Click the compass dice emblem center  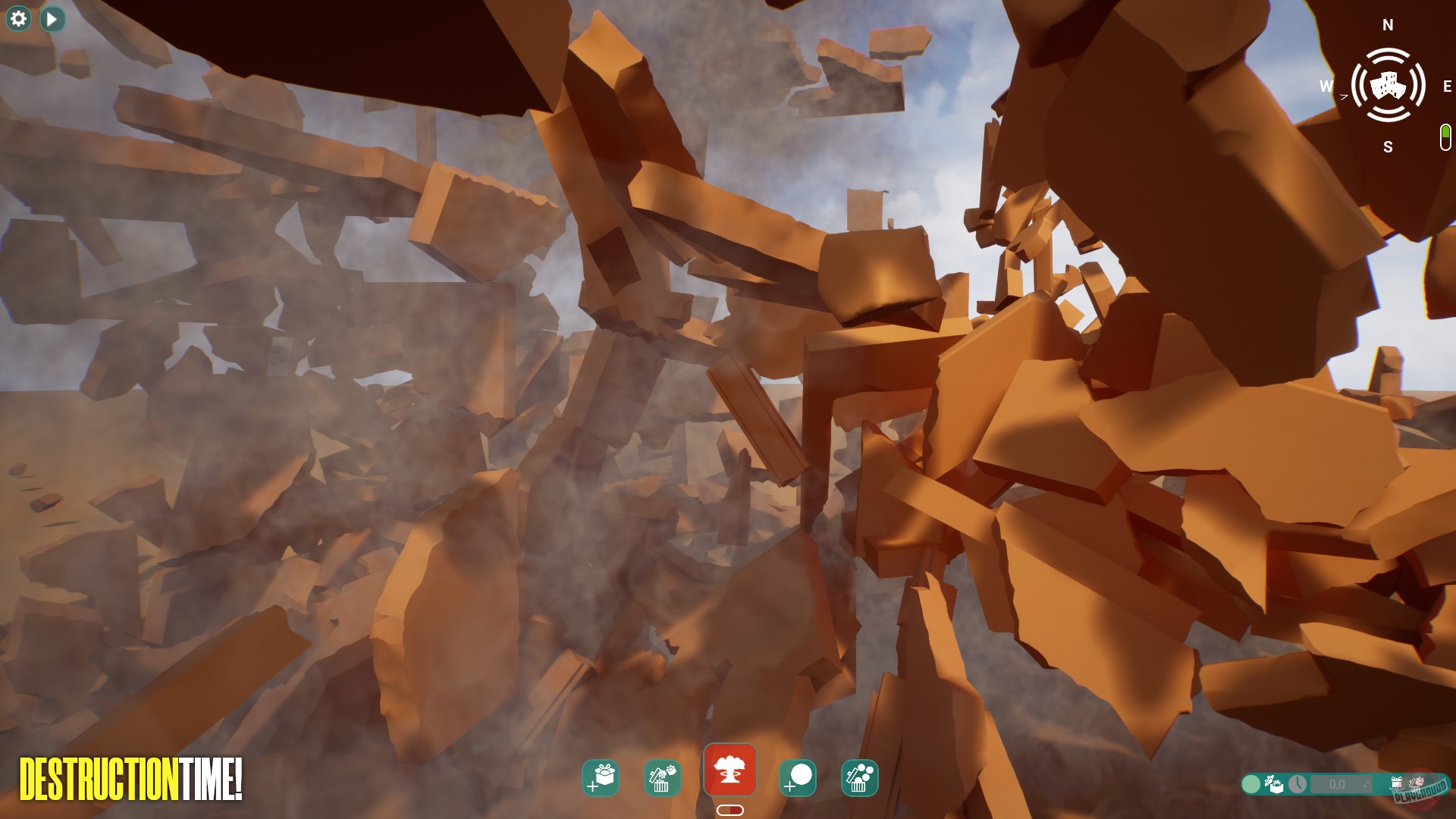pyautogui.click(x=1389, y=86)
